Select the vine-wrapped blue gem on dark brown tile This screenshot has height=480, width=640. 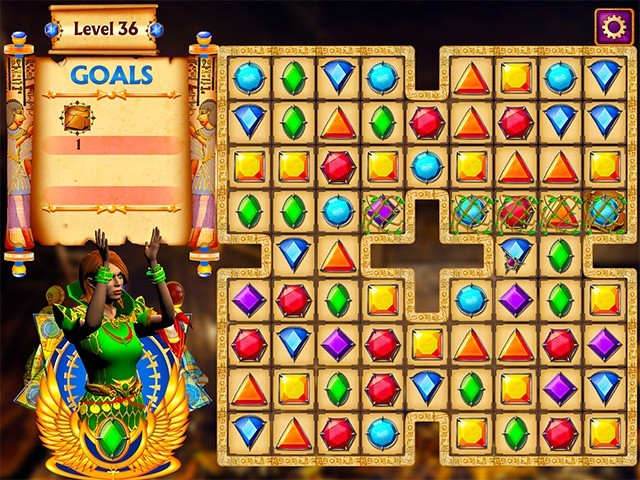coord(604,211)
